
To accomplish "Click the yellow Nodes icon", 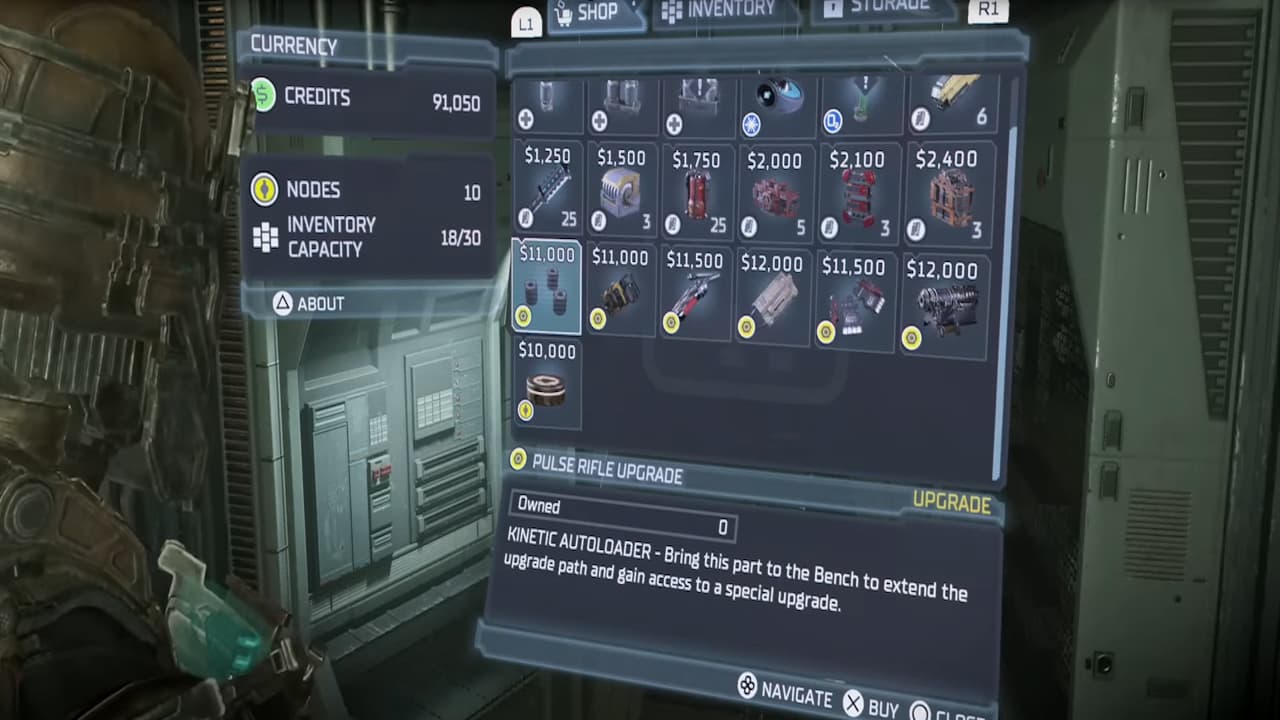I will pos(264,190).
